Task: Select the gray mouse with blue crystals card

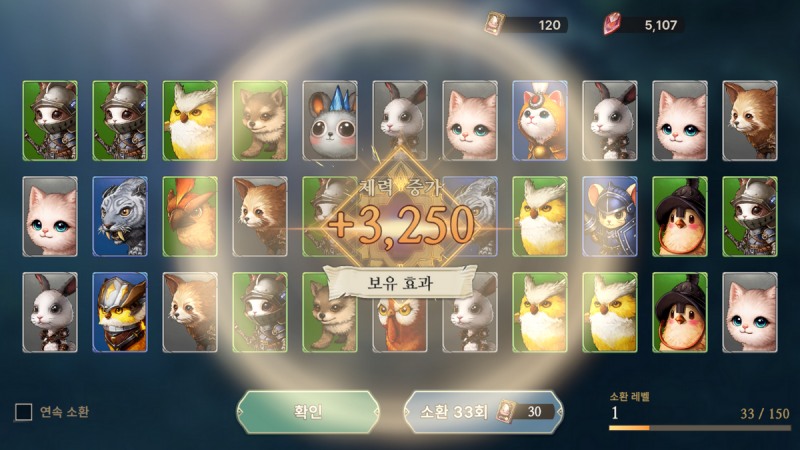Action: point(330,121)
